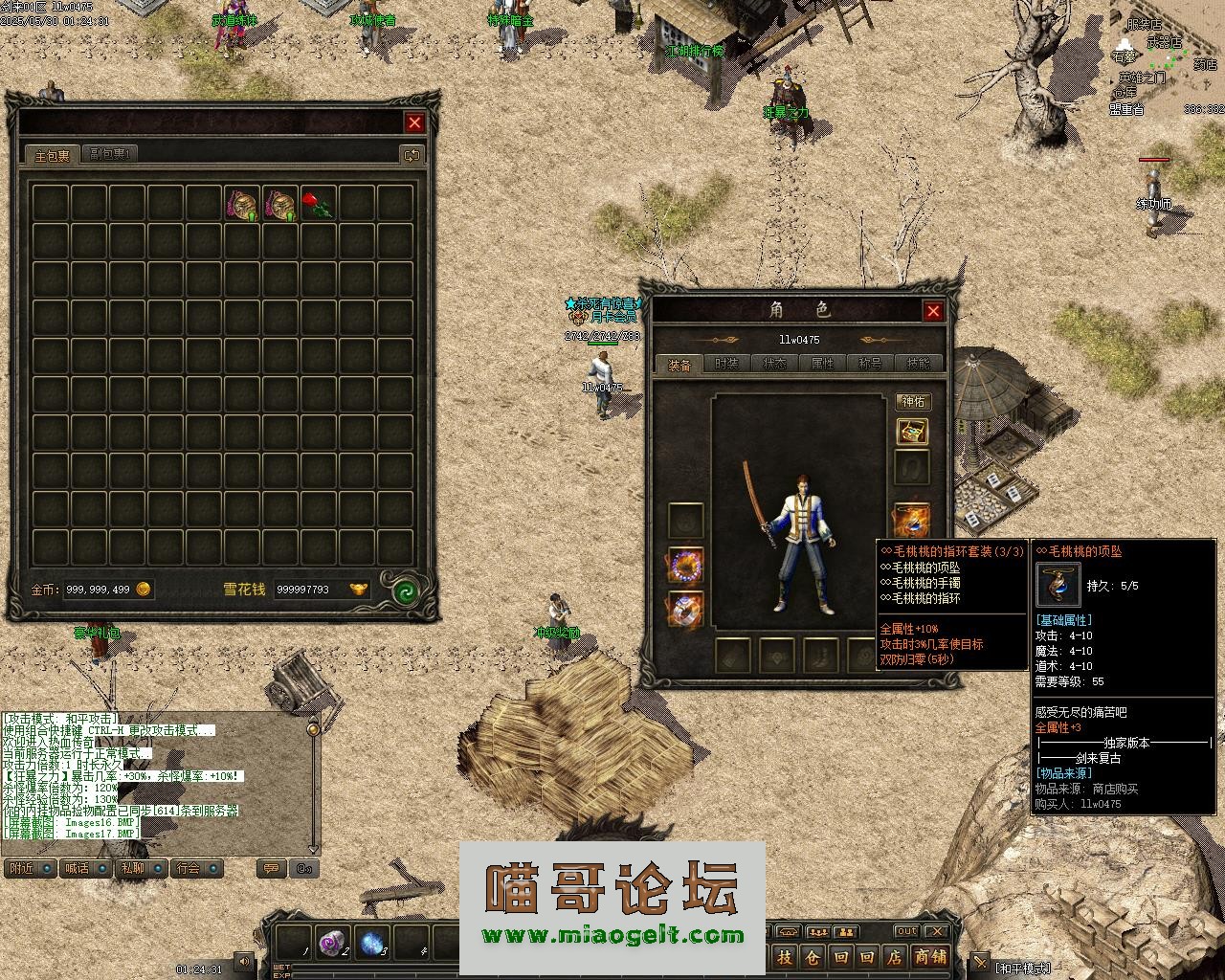Switch to the 副包裹1 bag tab
Image resolution: width=1225 pixels, height=980 pixels.
point(111,154)
